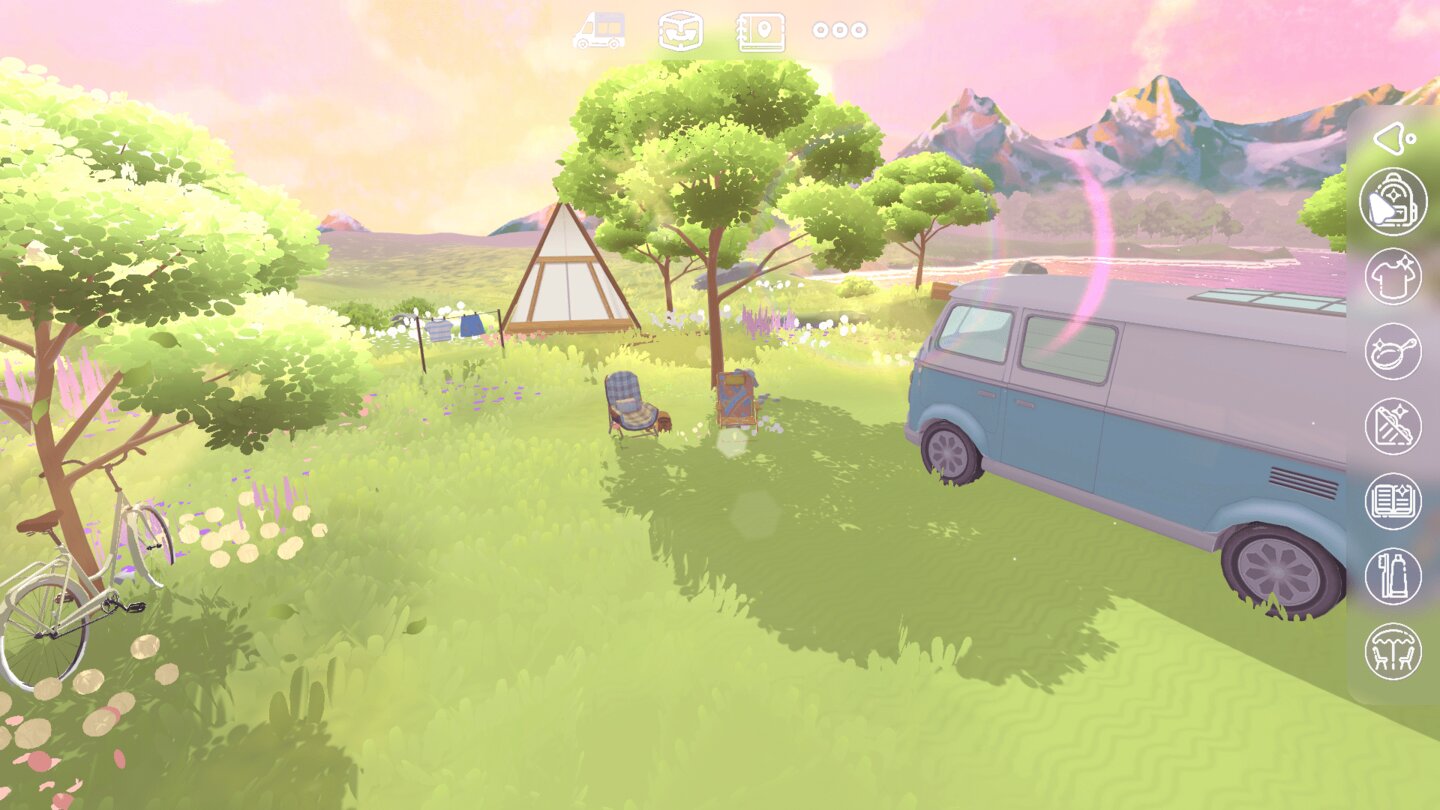Open the frying pan cooking icon
The height and width of the screenshot is (810, 1440).
pyautogui.click(x=1393, y=353)
